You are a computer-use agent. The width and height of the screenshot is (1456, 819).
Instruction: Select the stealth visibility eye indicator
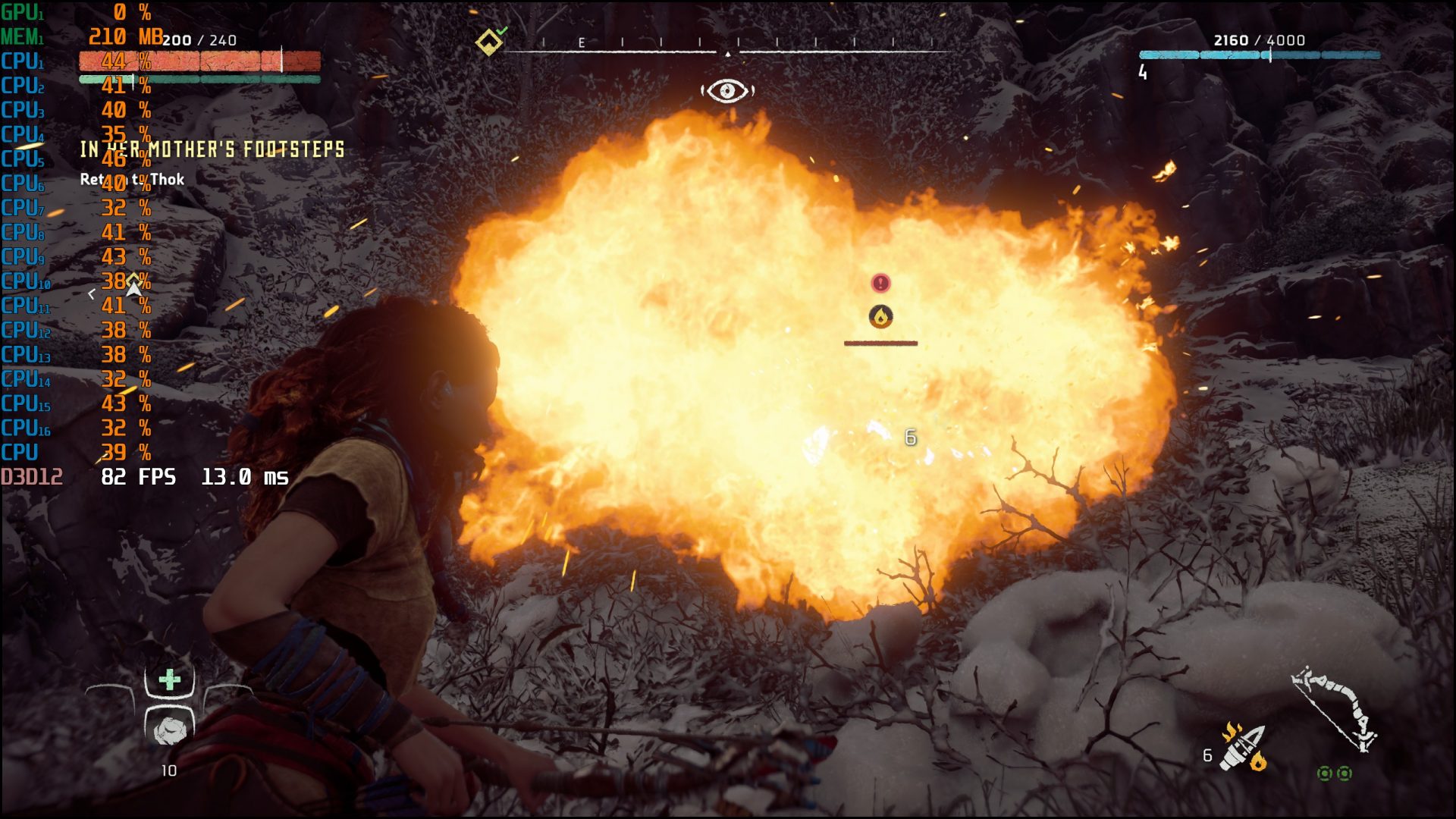[x=727, y=91]
